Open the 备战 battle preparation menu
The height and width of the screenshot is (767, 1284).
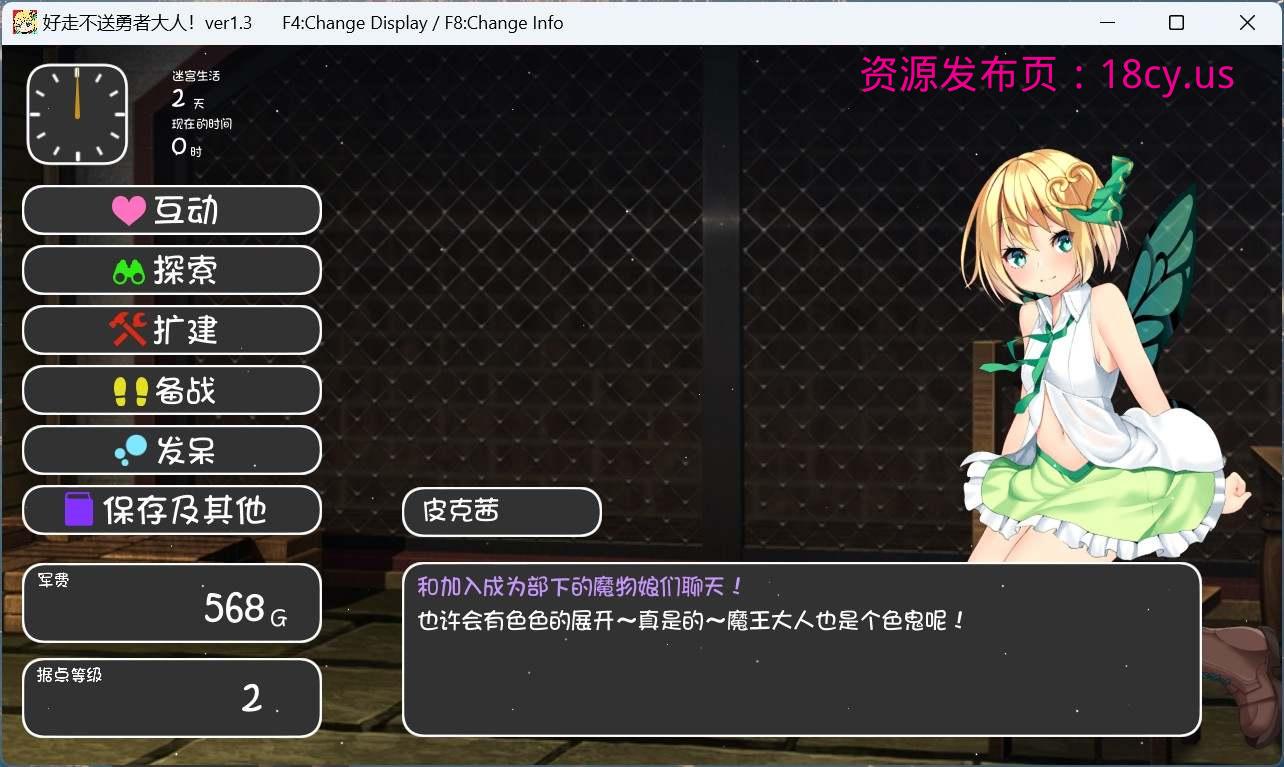[171, 390]
